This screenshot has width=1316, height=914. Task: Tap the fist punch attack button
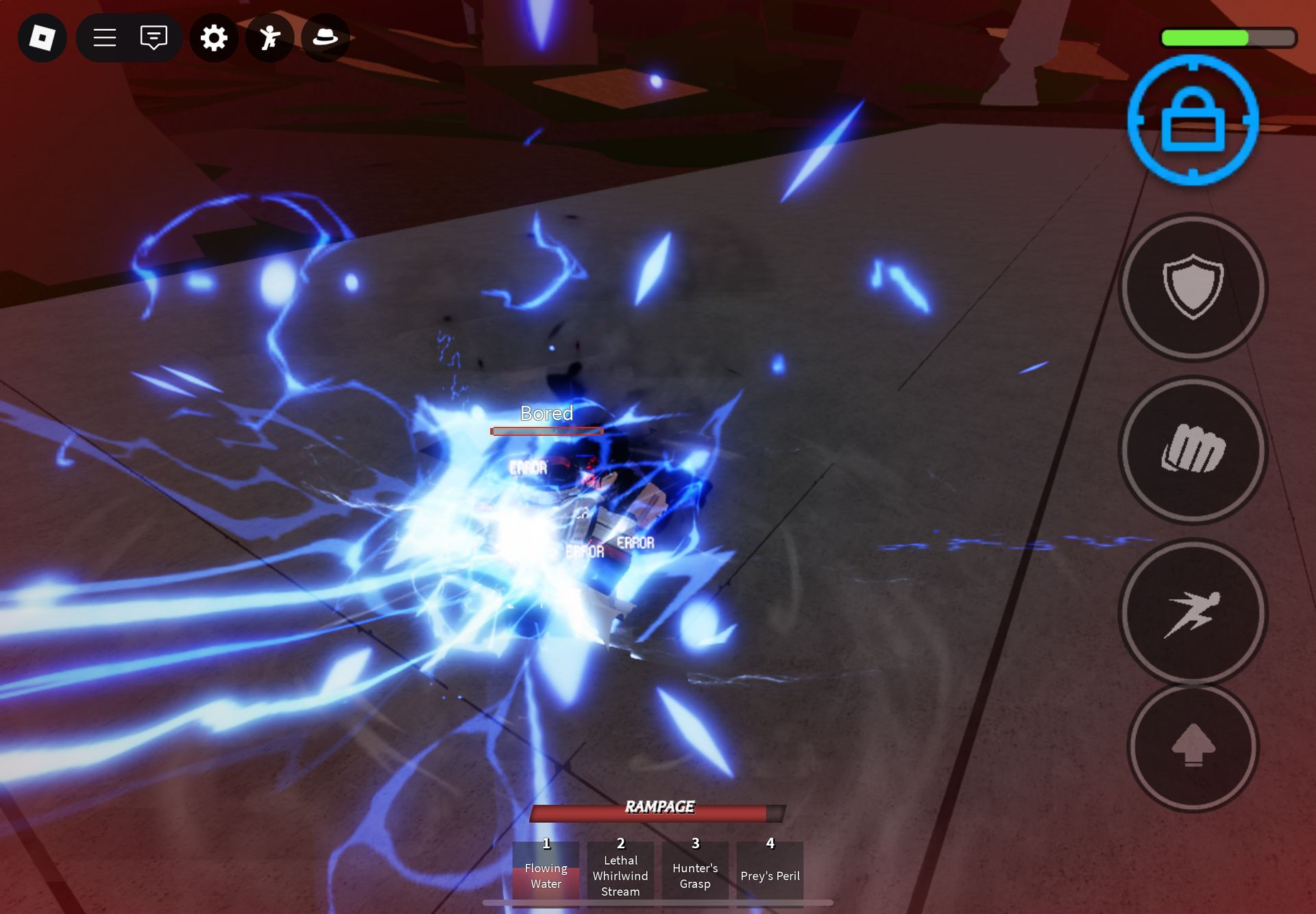click(1193, 449)
